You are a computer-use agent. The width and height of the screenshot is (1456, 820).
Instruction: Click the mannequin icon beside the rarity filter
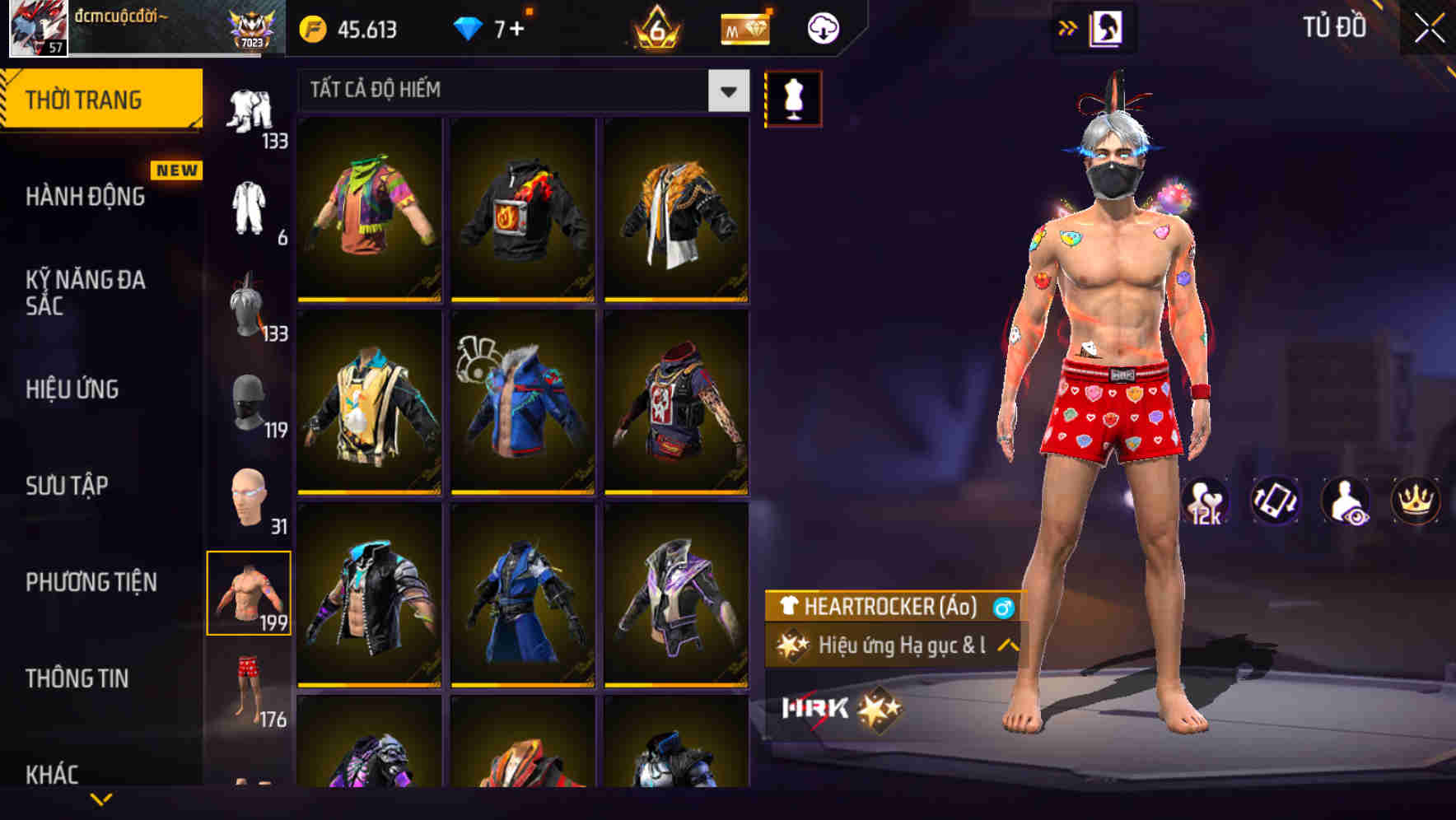tap(792, 97)
